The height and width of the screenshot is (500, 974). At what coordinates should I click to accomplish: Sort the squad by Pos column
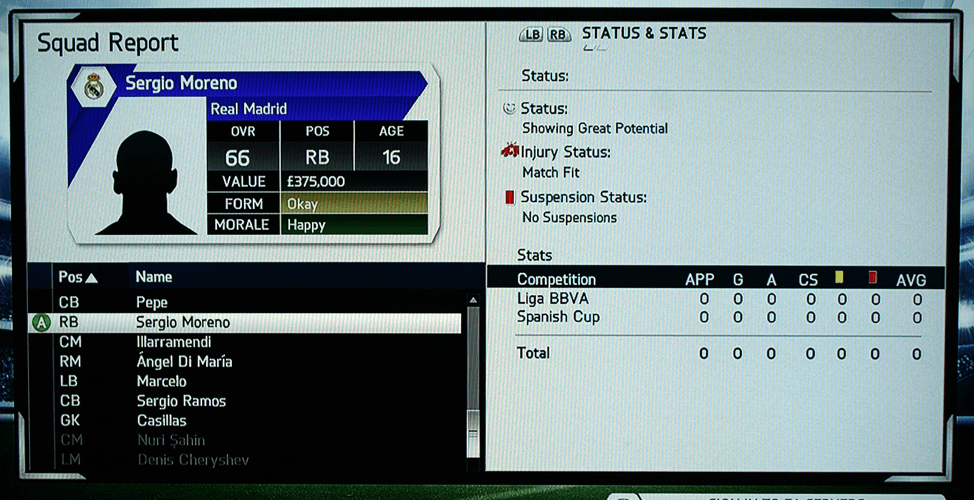77,277
